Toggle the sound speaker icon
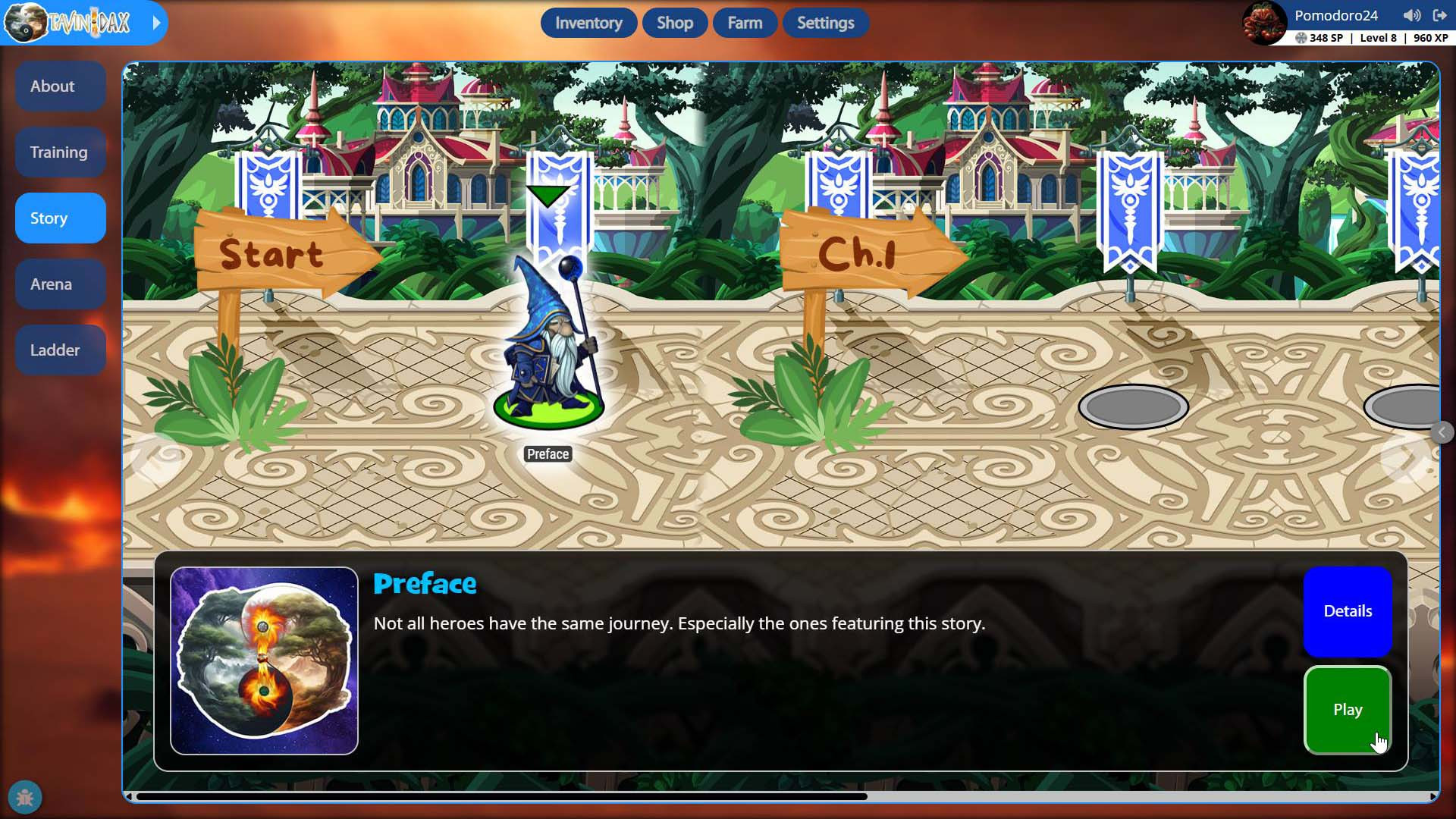 1411,15
